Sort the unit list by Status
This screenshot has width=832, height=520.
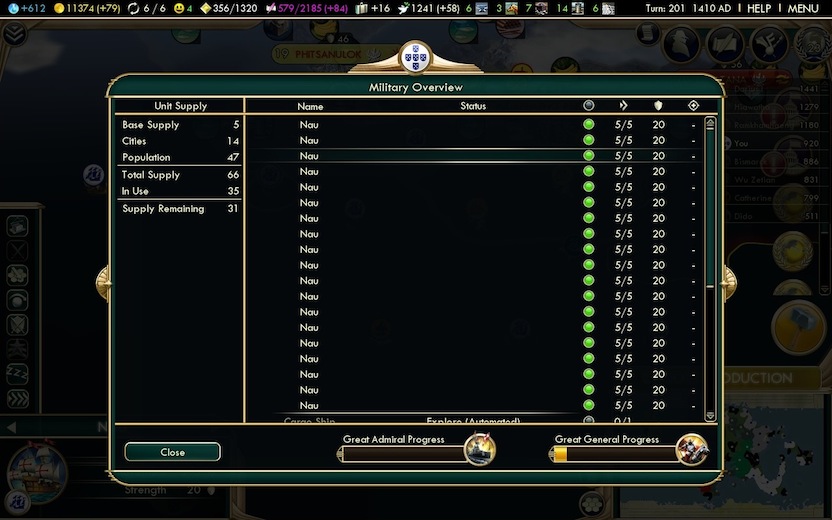(x=473, y=106)
